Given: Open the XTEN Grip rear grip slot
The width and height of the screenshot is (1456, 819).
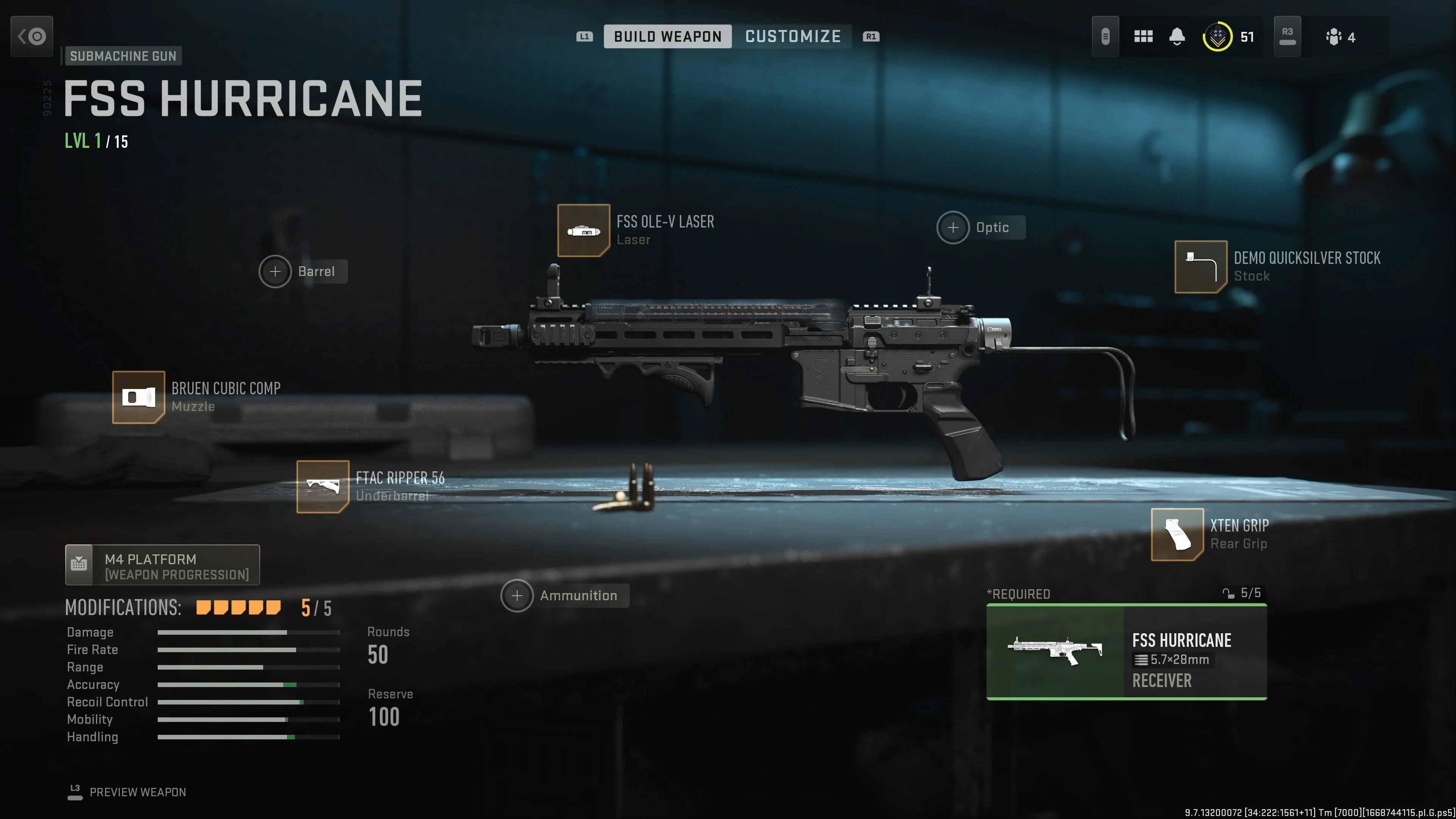Looking at the screenshot, I should coord(1178,535).
